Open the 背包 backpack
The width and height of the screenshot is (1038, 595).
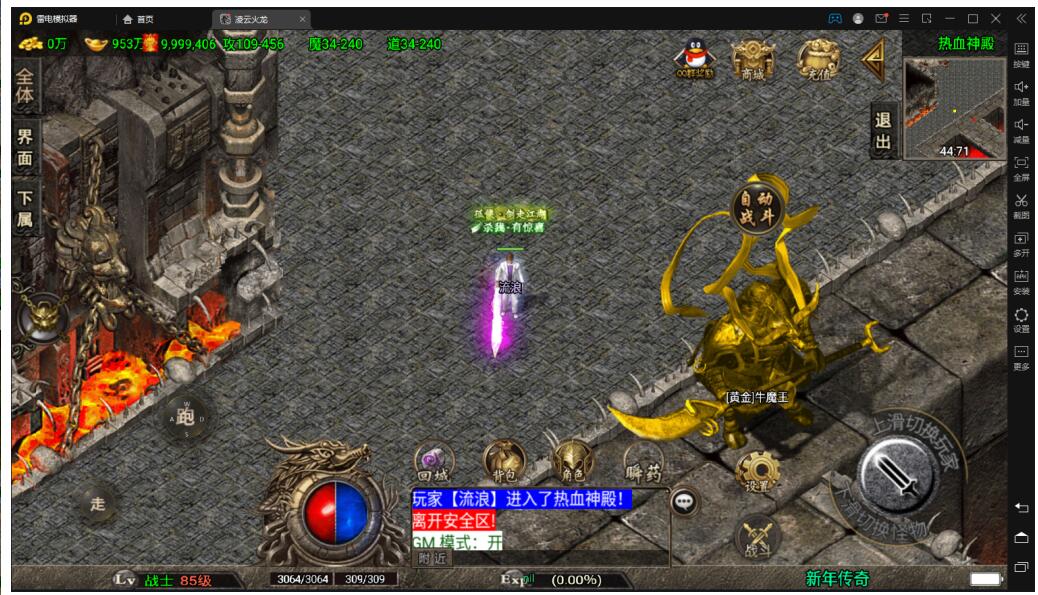[503, 462]
